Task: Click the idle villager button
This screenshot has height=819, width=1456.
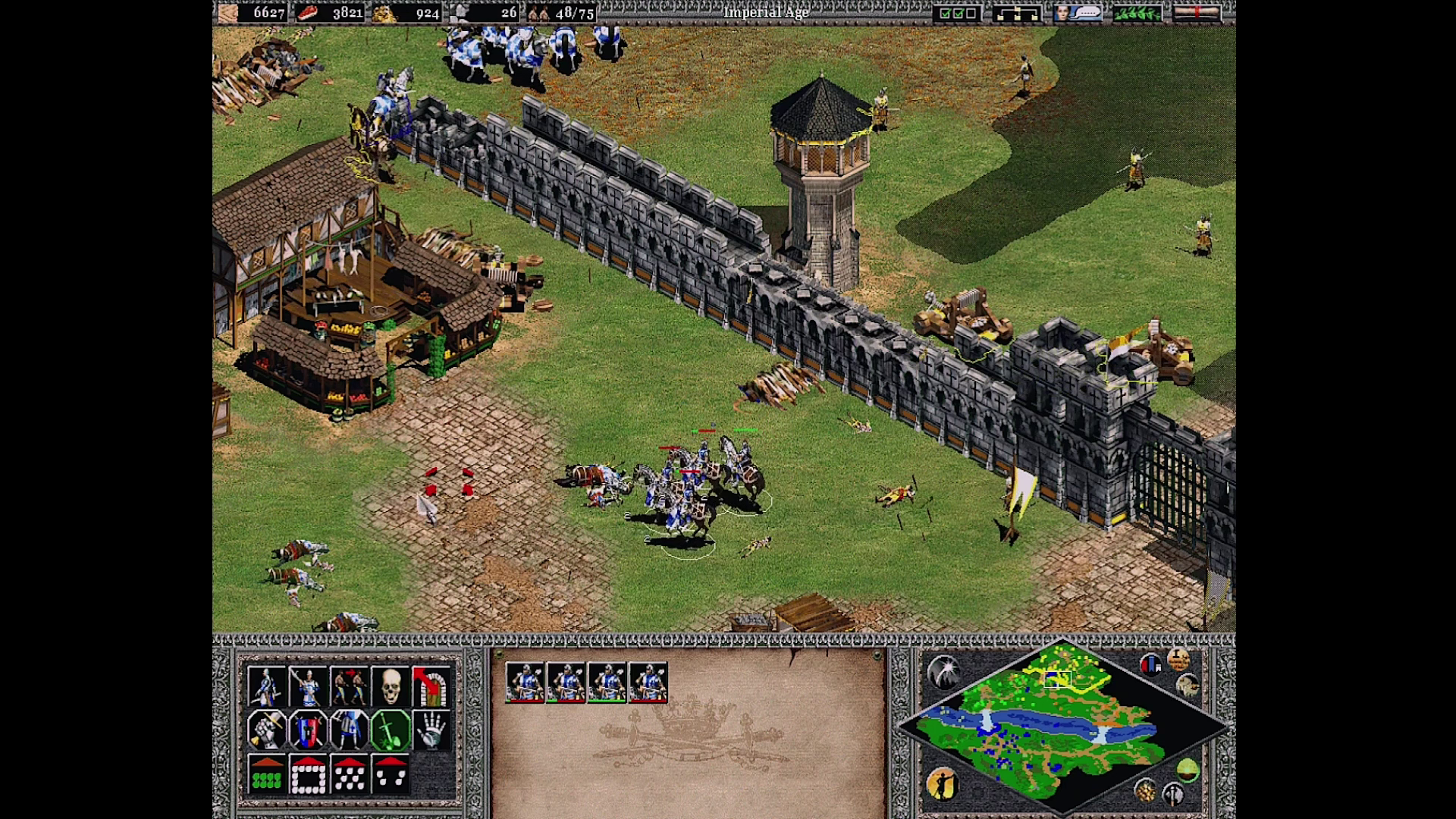Action: pos(943,784)
